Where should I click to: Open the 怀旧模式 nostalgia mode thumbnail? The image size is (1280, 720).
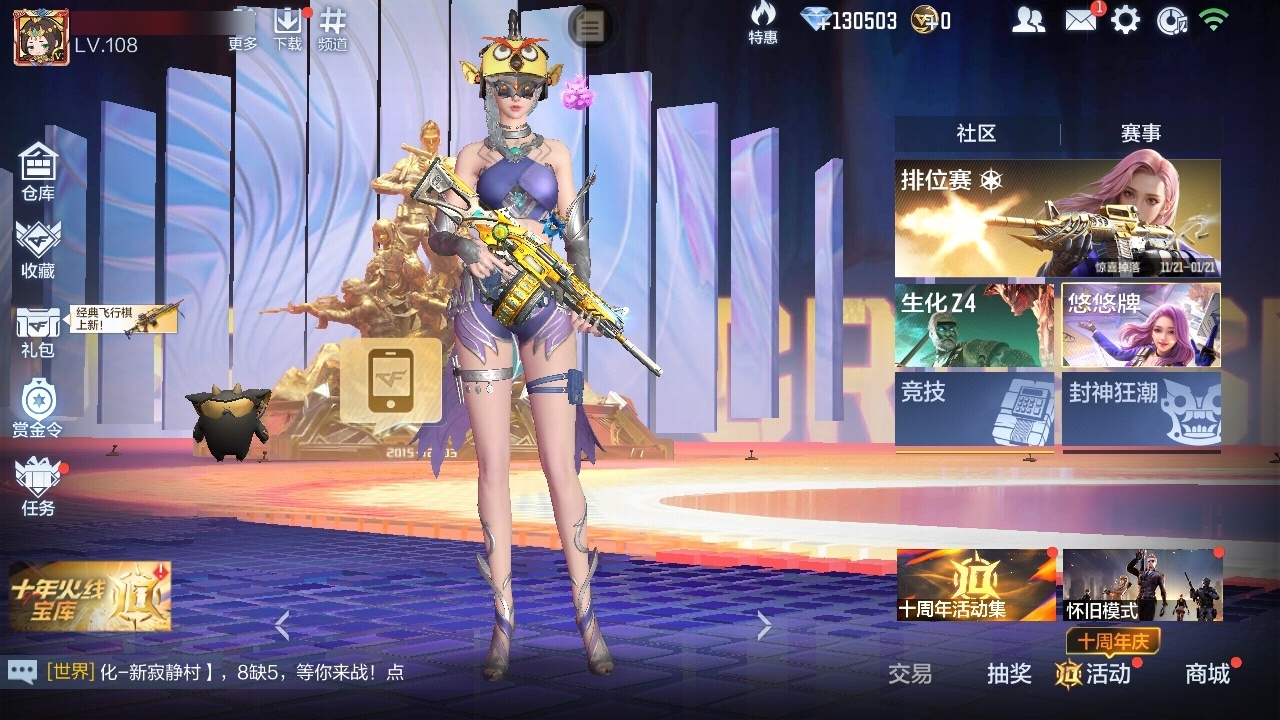pyautogui.click(x=1143, y=592)
